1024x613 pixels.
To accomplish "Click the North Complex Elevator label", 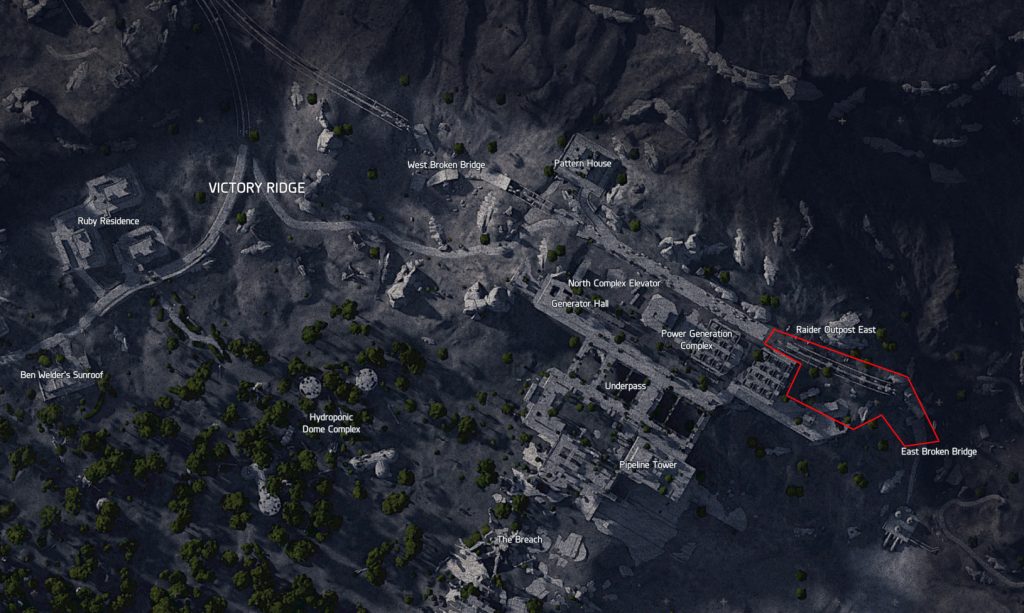I will tap(614, 284).
